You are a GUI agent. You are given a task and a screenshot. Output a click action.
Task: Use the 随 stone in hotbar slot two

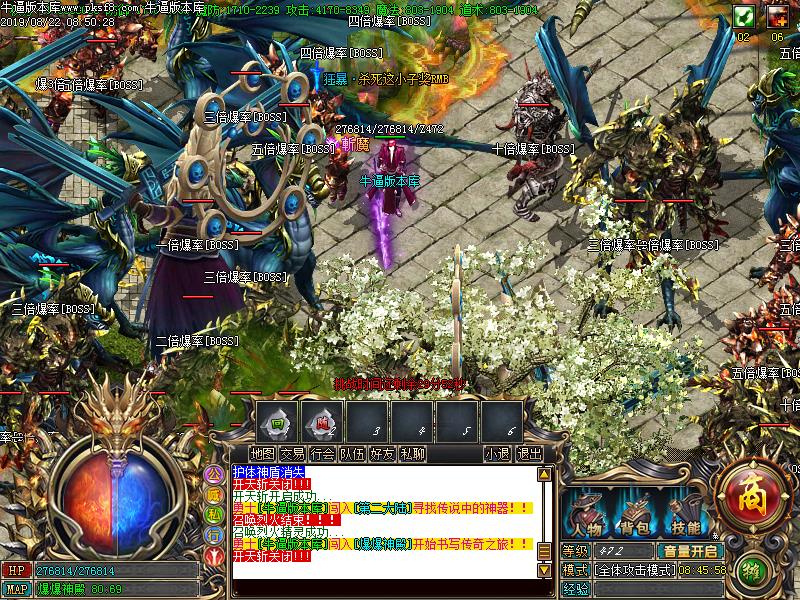coord(322,421)
